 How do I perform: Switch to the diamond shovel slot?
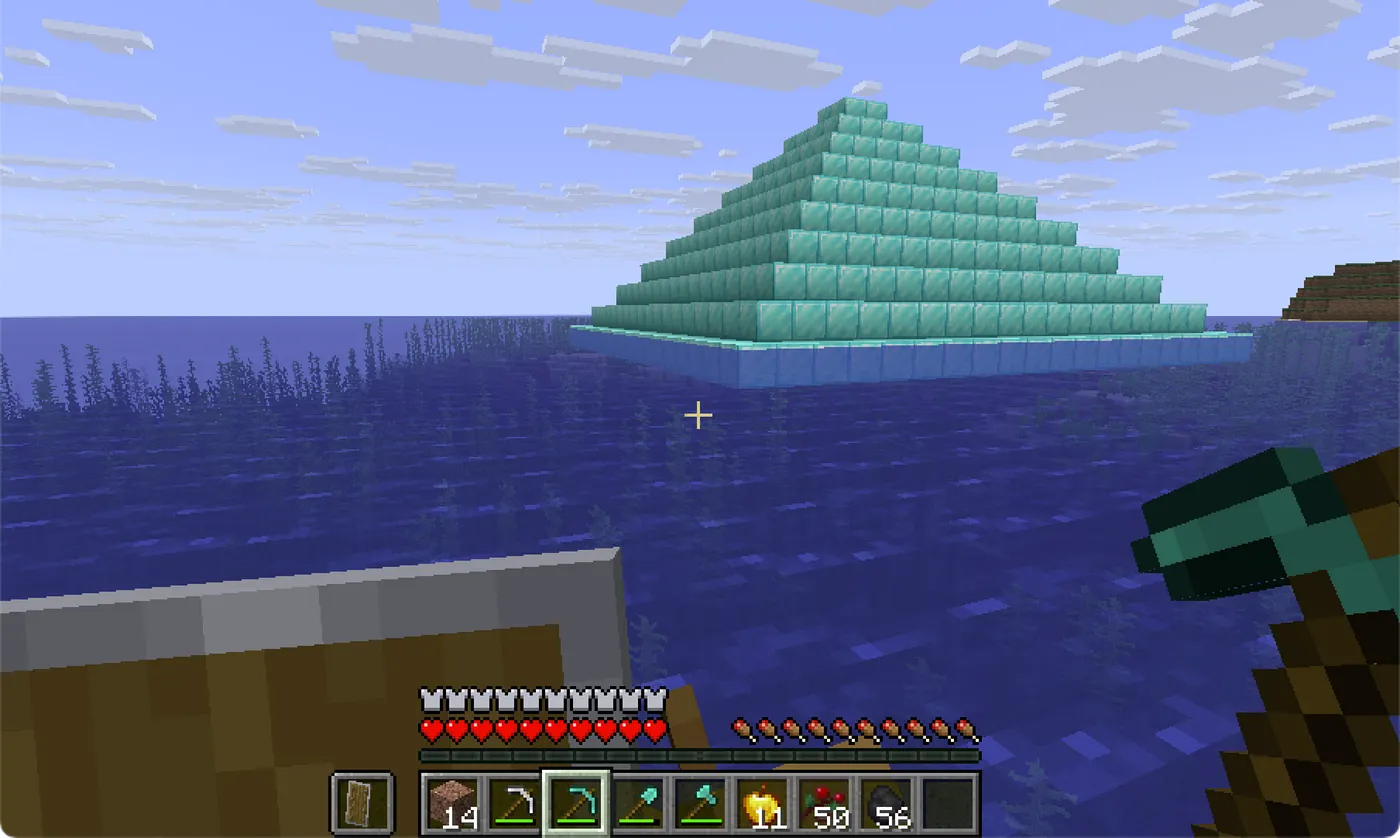point(638,802)
